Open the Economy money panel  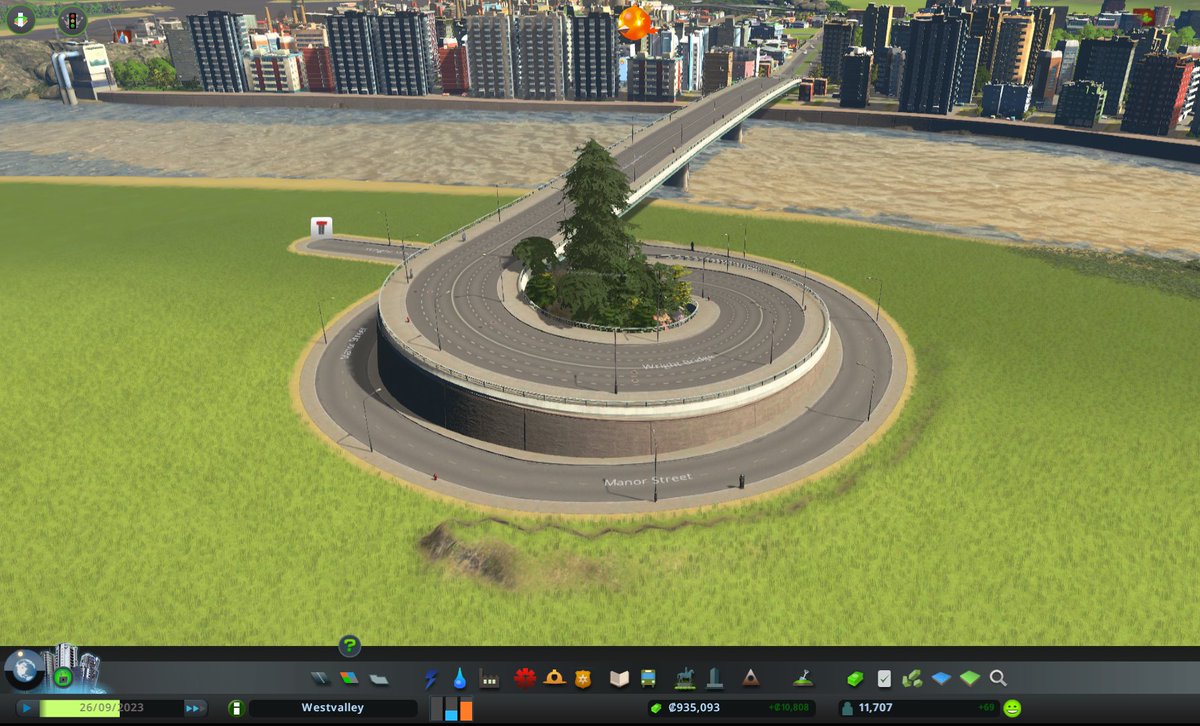pos(855,678)
